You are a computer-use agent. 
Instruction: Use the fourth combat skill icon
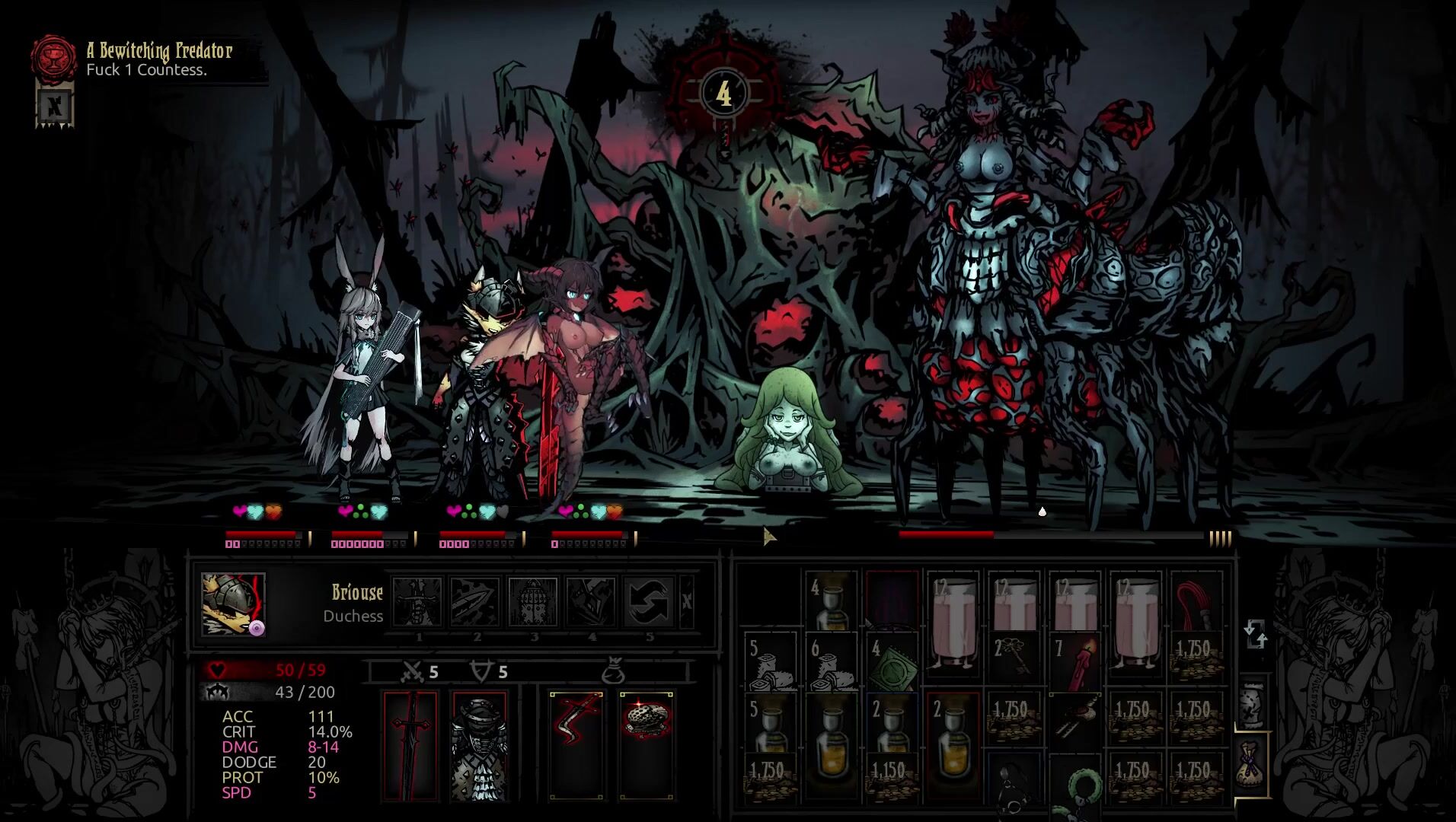coord(591,602)
